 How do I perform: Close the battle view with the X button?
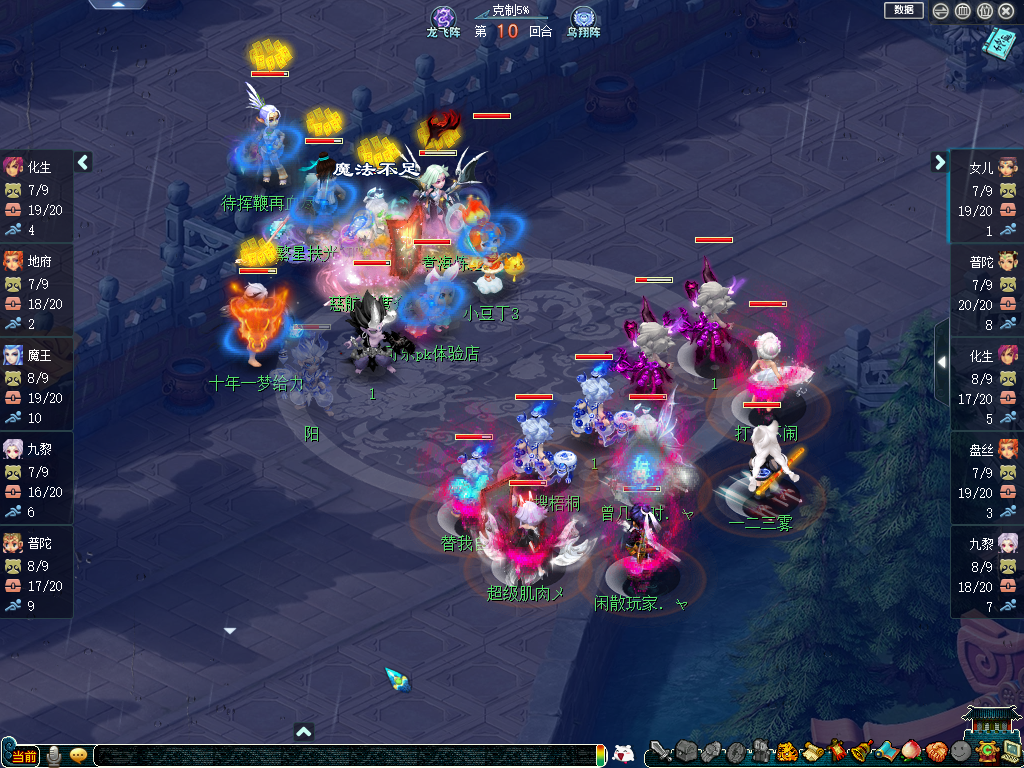(x=1006, y=11)
